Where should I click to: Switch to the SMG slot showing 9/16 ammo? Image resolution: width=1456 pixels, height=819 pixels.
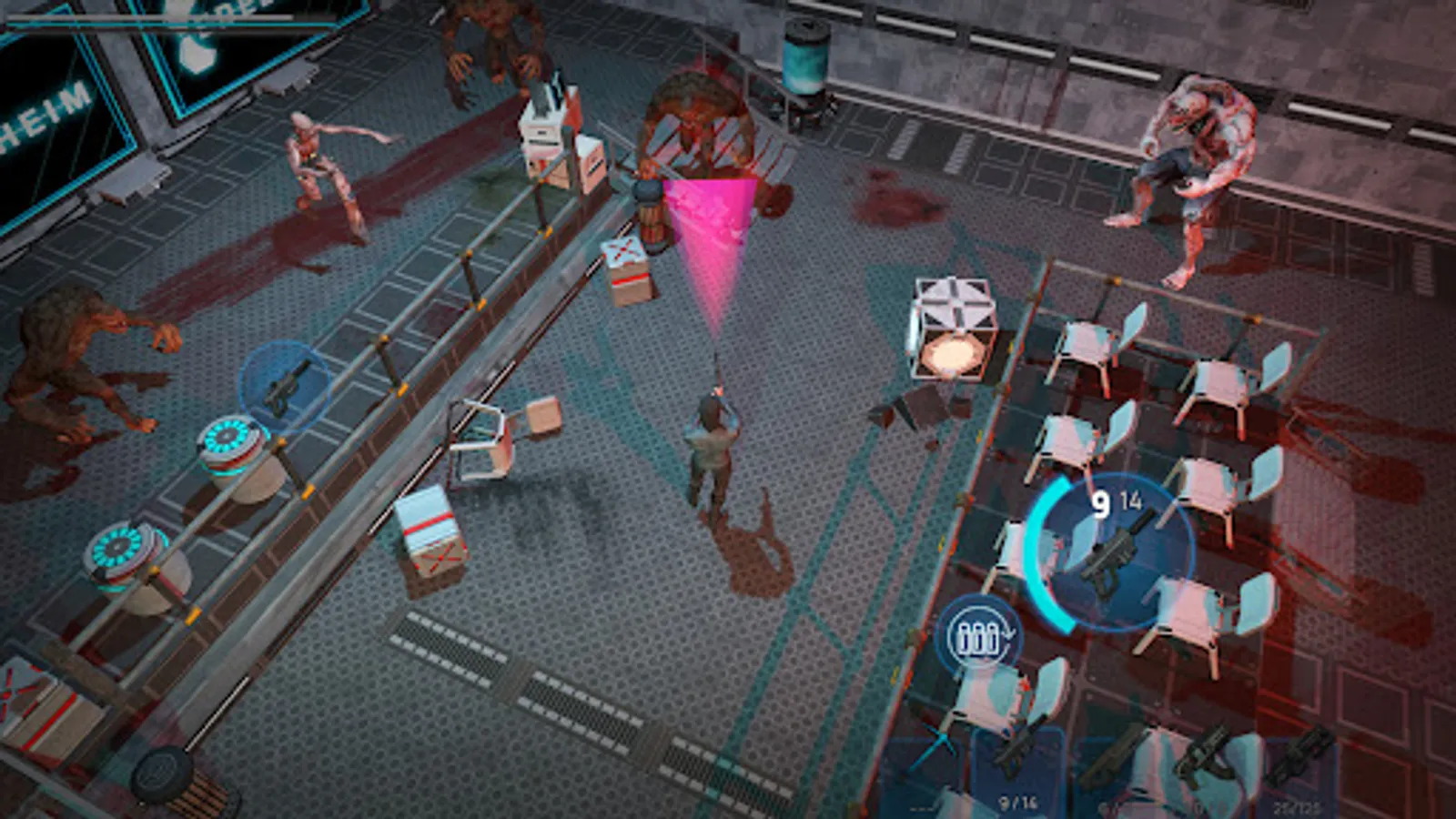pyautogui.click(x=1019, y=755)
